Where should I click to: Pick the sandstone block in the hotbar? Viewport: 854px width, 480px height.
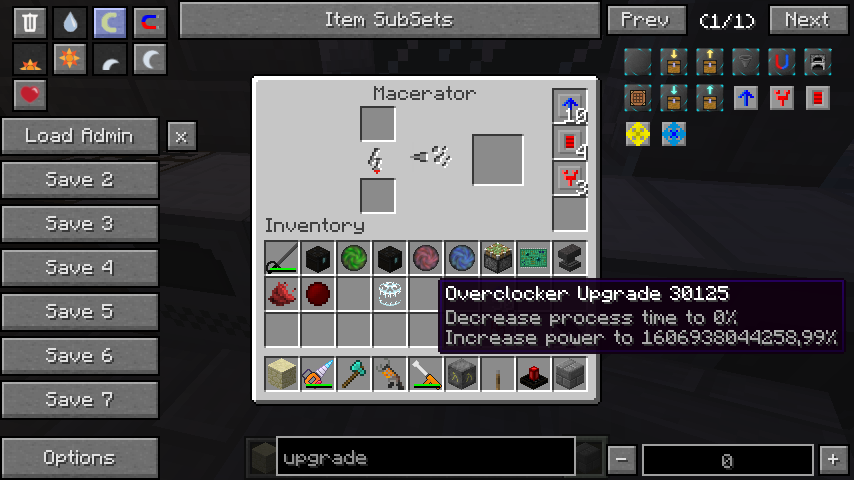[283, 375]
